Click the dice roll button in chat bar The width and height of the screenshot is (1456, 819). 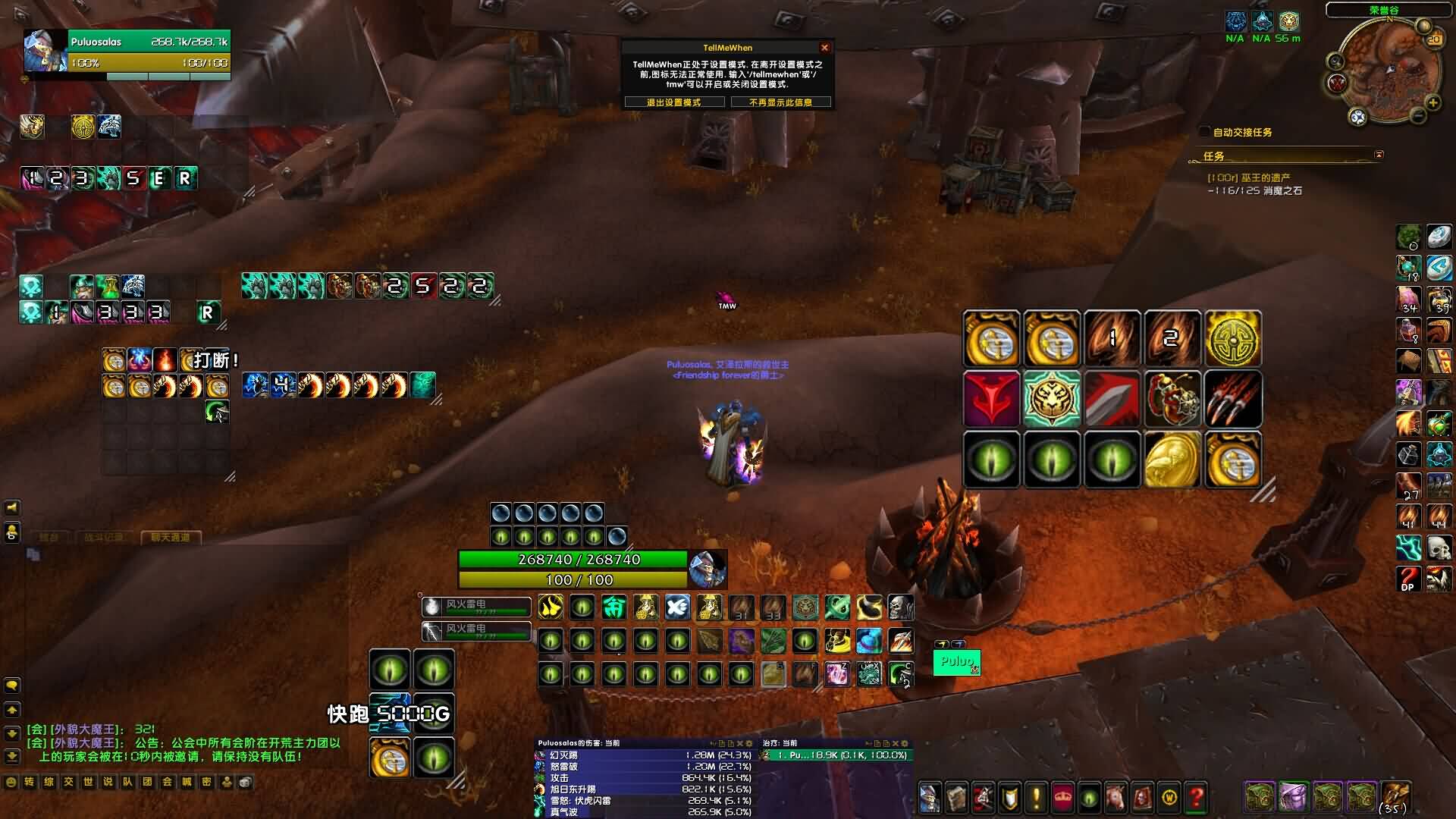(246, 782)
